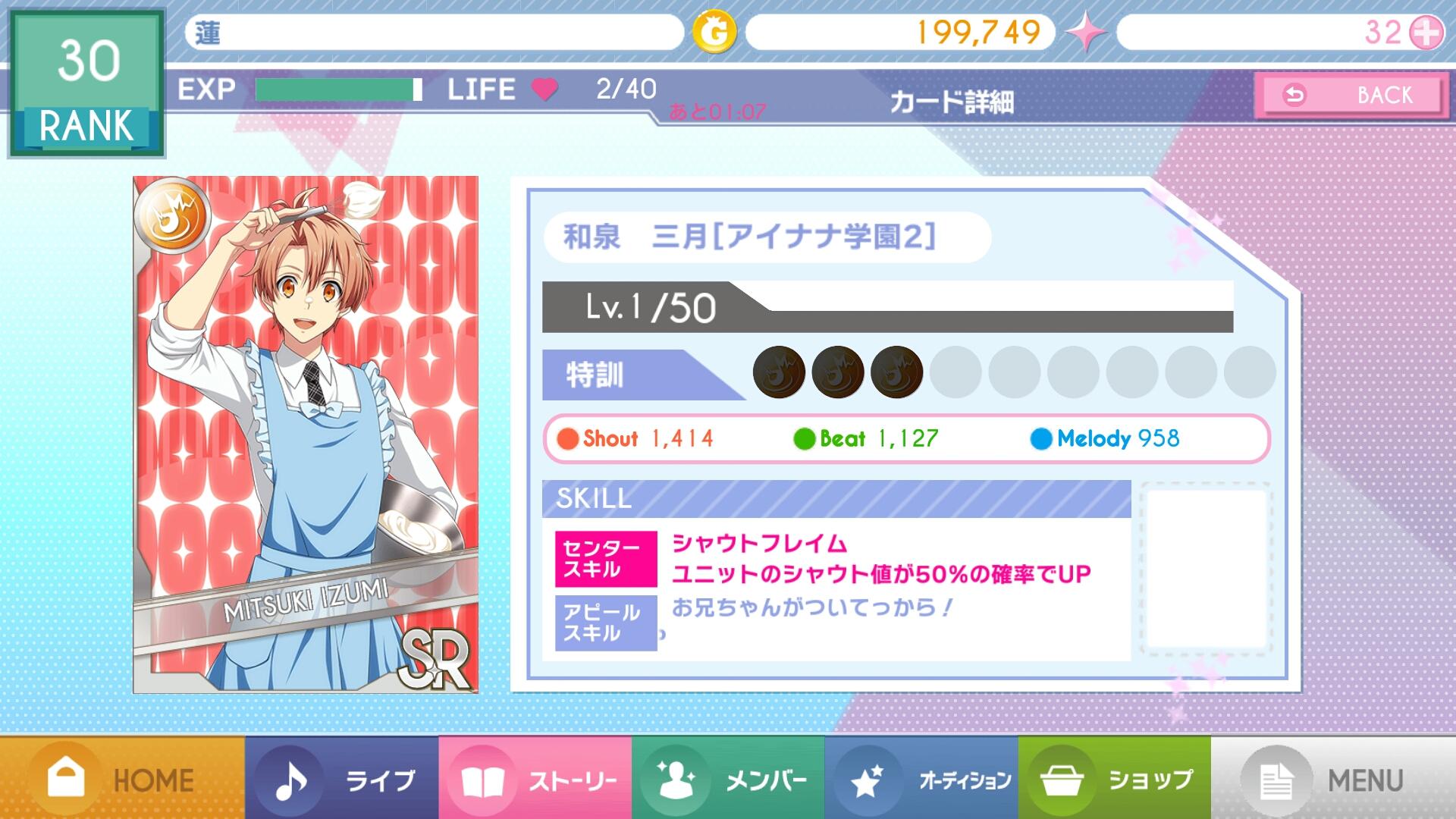The height and width of the screenshot is (819, 1456).
Task: Select the センタースキル (Center Skill) label
Action: (606, 559)
